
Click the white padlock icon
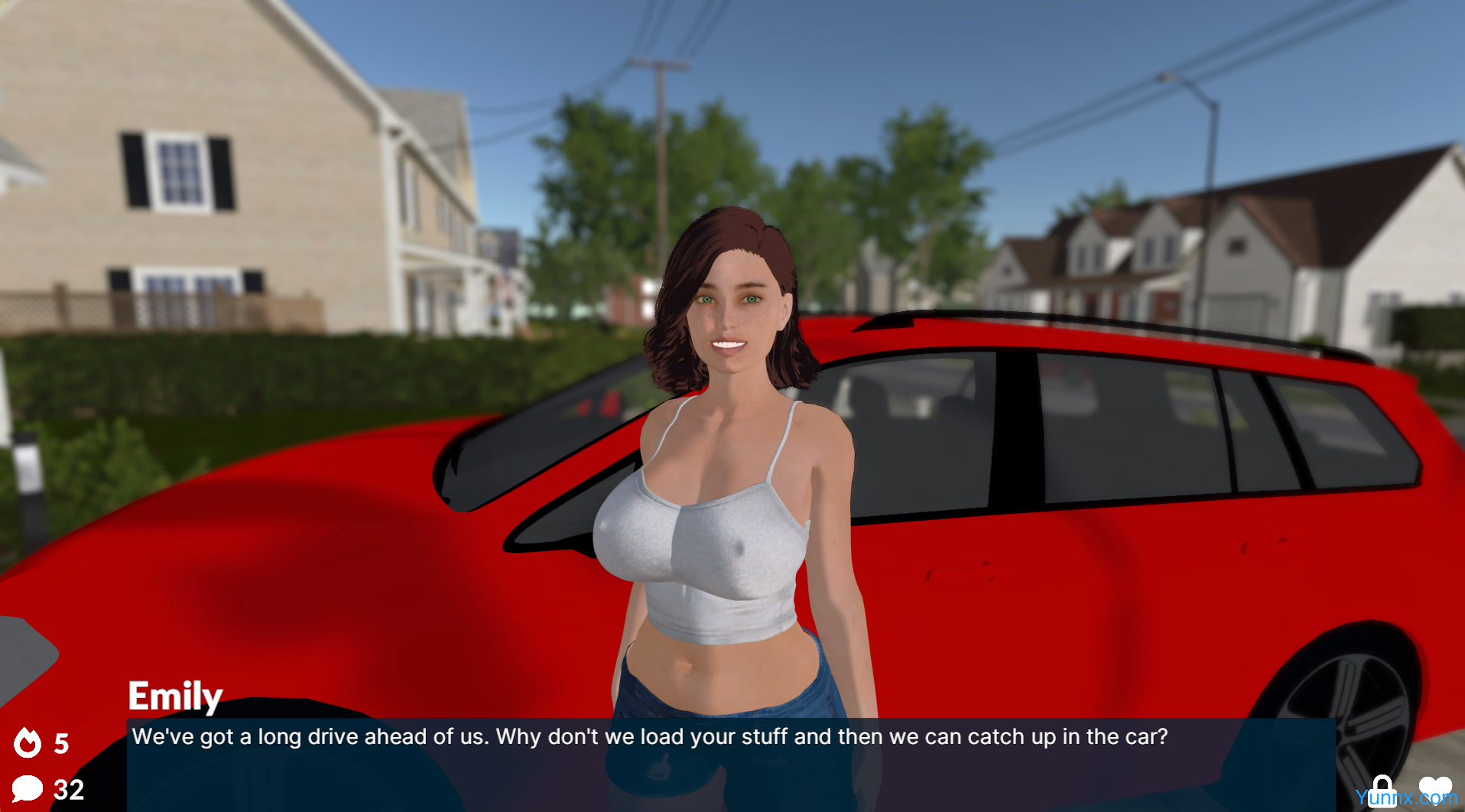click(1382, 789)
